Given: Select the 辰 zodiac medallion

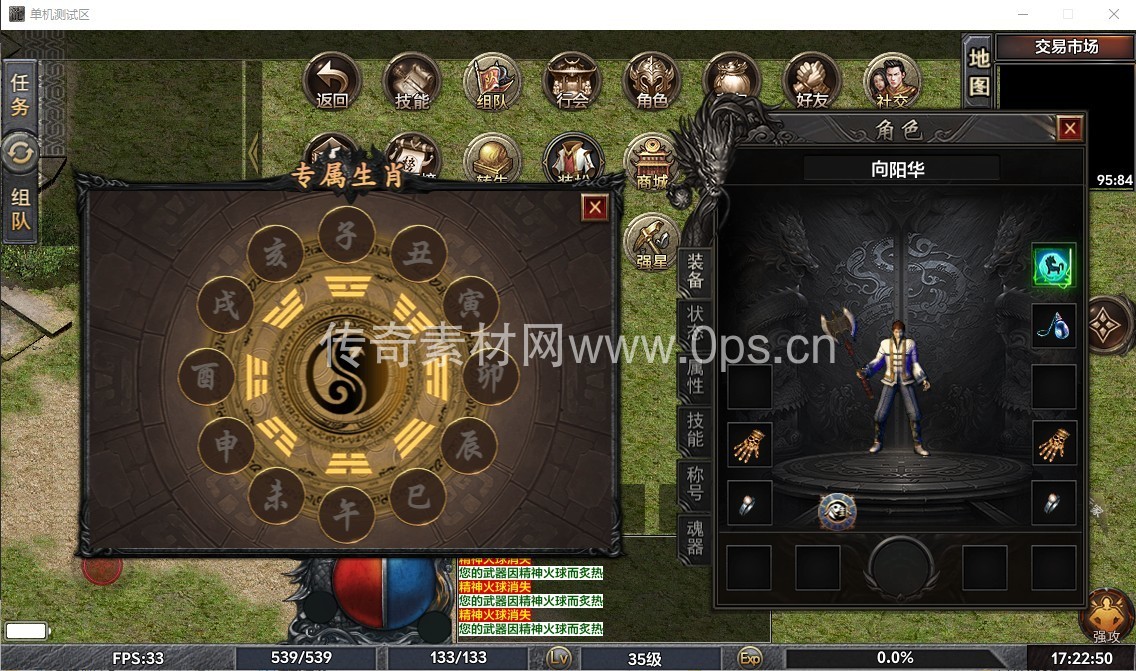Looking at the screenshot, I should pyautogui.click(x=469, y=446).
